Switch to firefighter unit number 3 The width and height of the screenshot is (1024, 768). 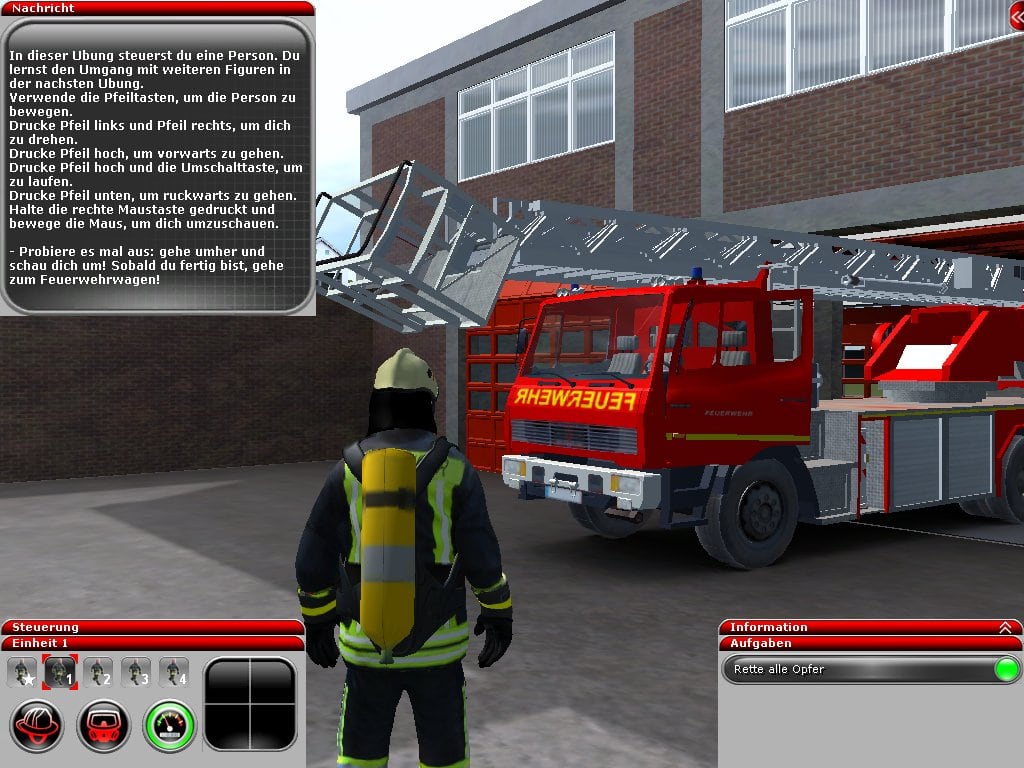click(x=136, y=672)
